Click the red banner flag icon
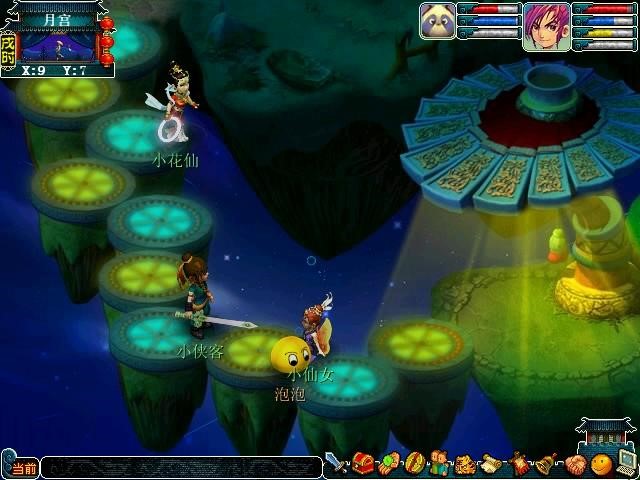 (521, 464)
